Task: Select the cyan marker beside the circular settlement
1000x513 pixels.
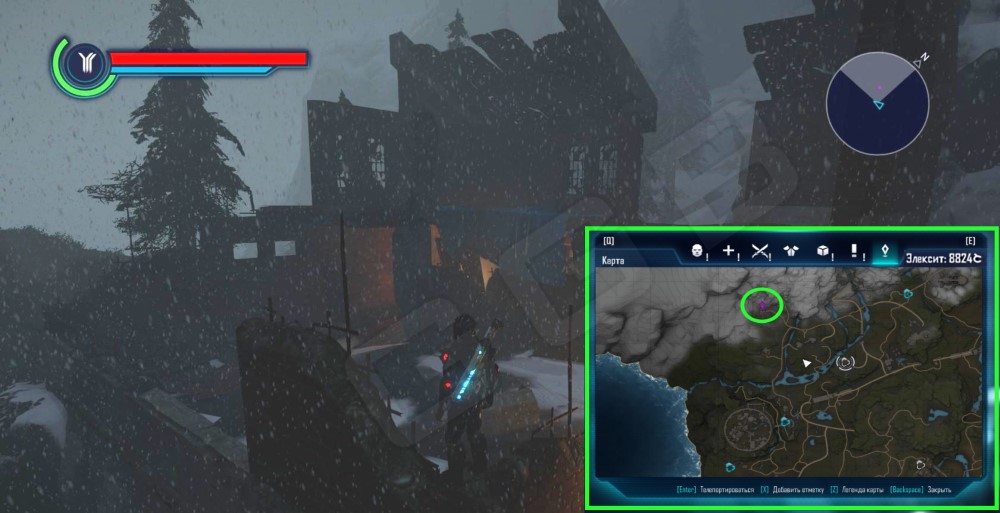Action: click(x=785, y=422)
